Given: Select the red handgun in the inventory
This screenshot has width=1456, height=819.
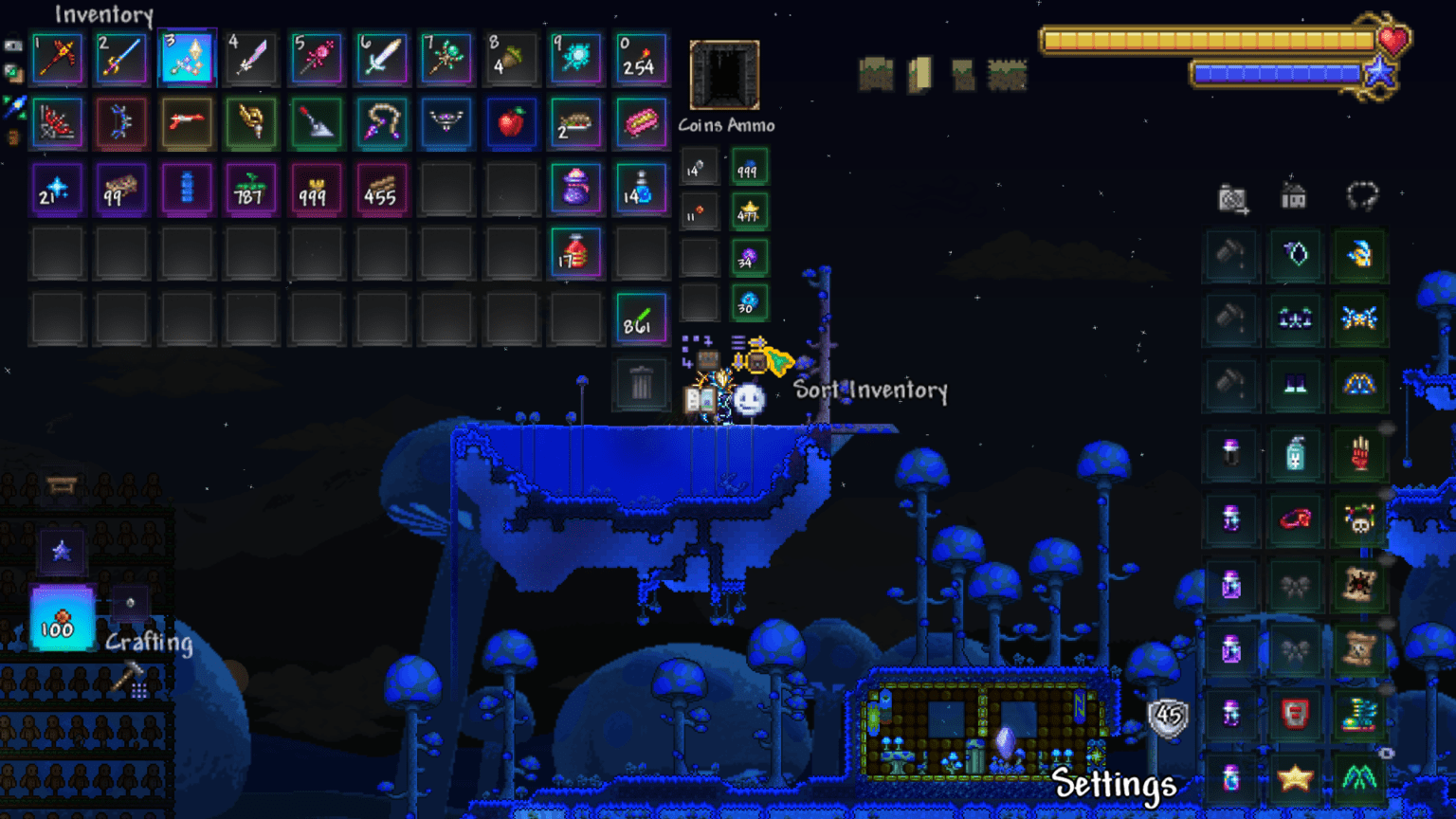Looking at the screenshot, I should coord(187,123).
